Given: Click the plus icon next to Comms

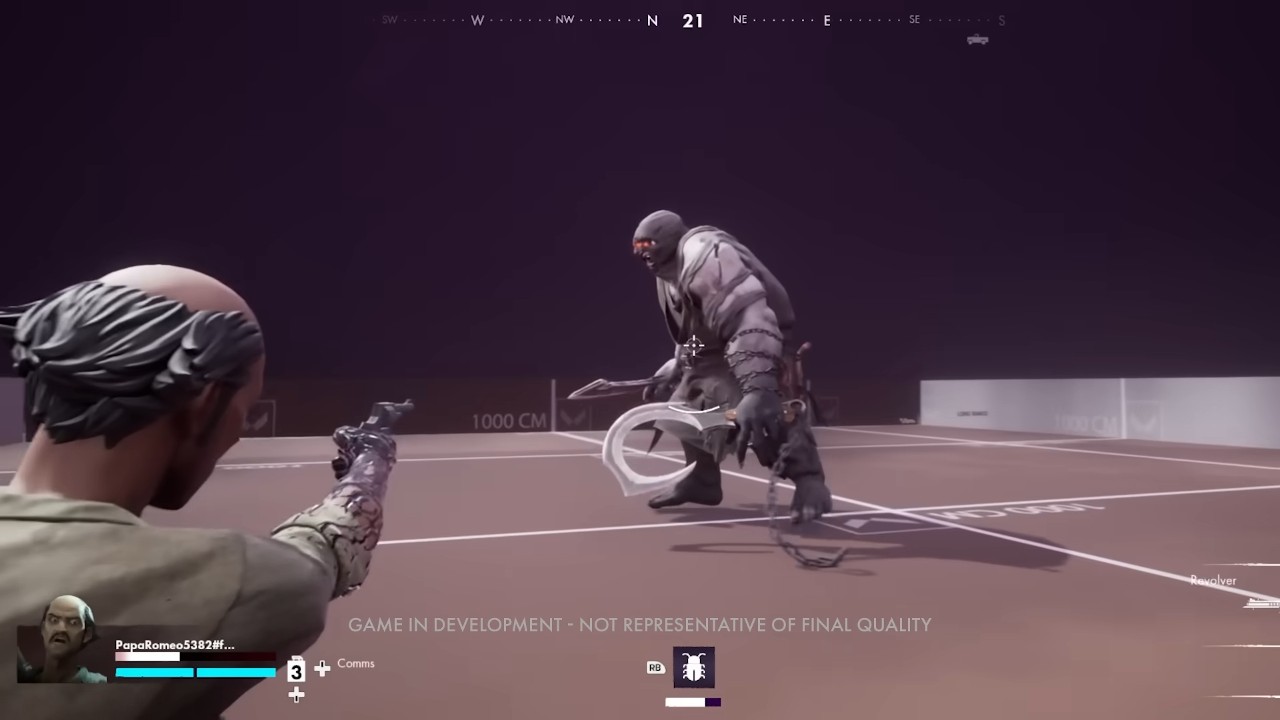Looking at the screenshot, I should 322,668.
